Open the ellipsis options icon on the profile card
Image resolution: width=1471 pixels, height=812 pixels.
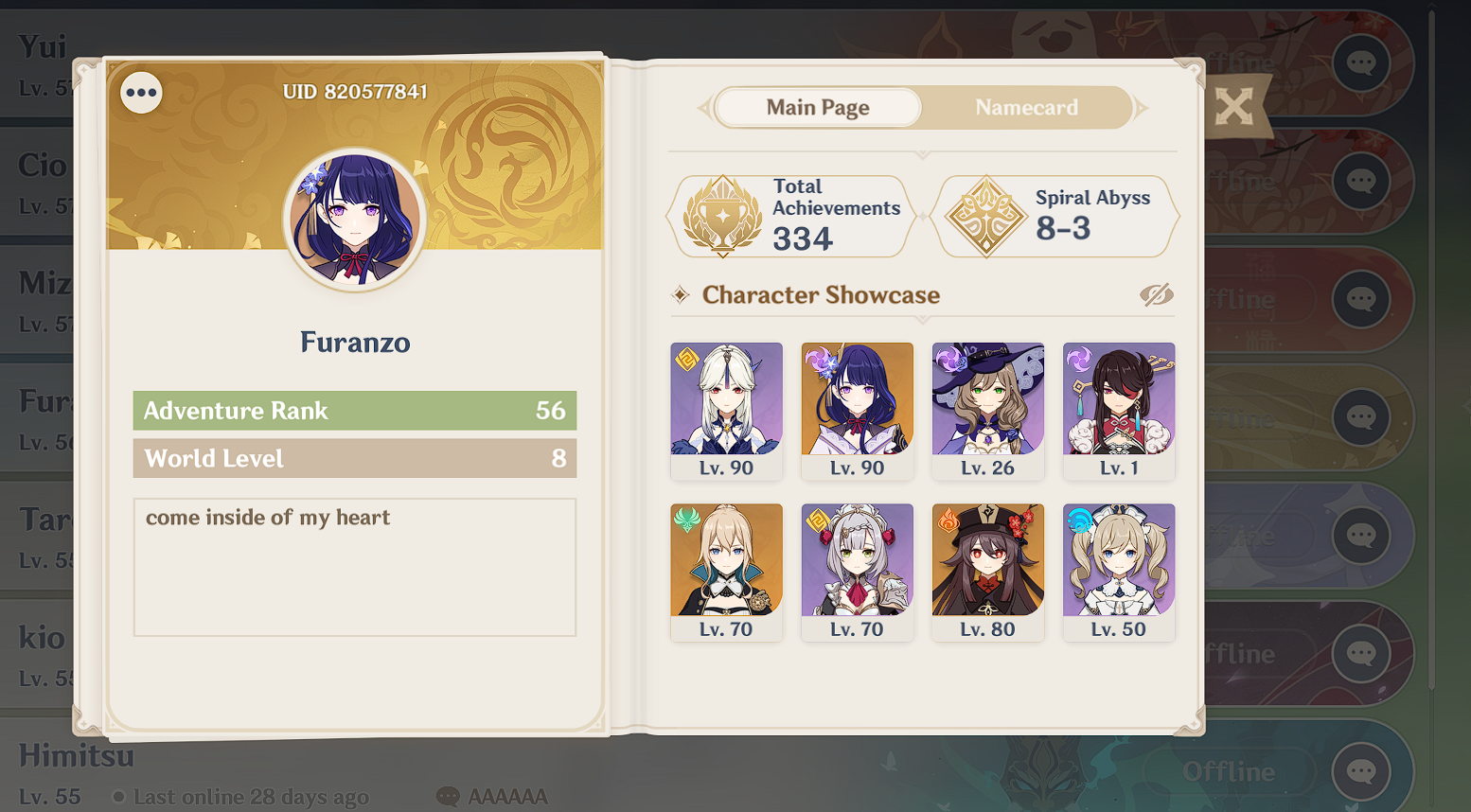[140, 93]
